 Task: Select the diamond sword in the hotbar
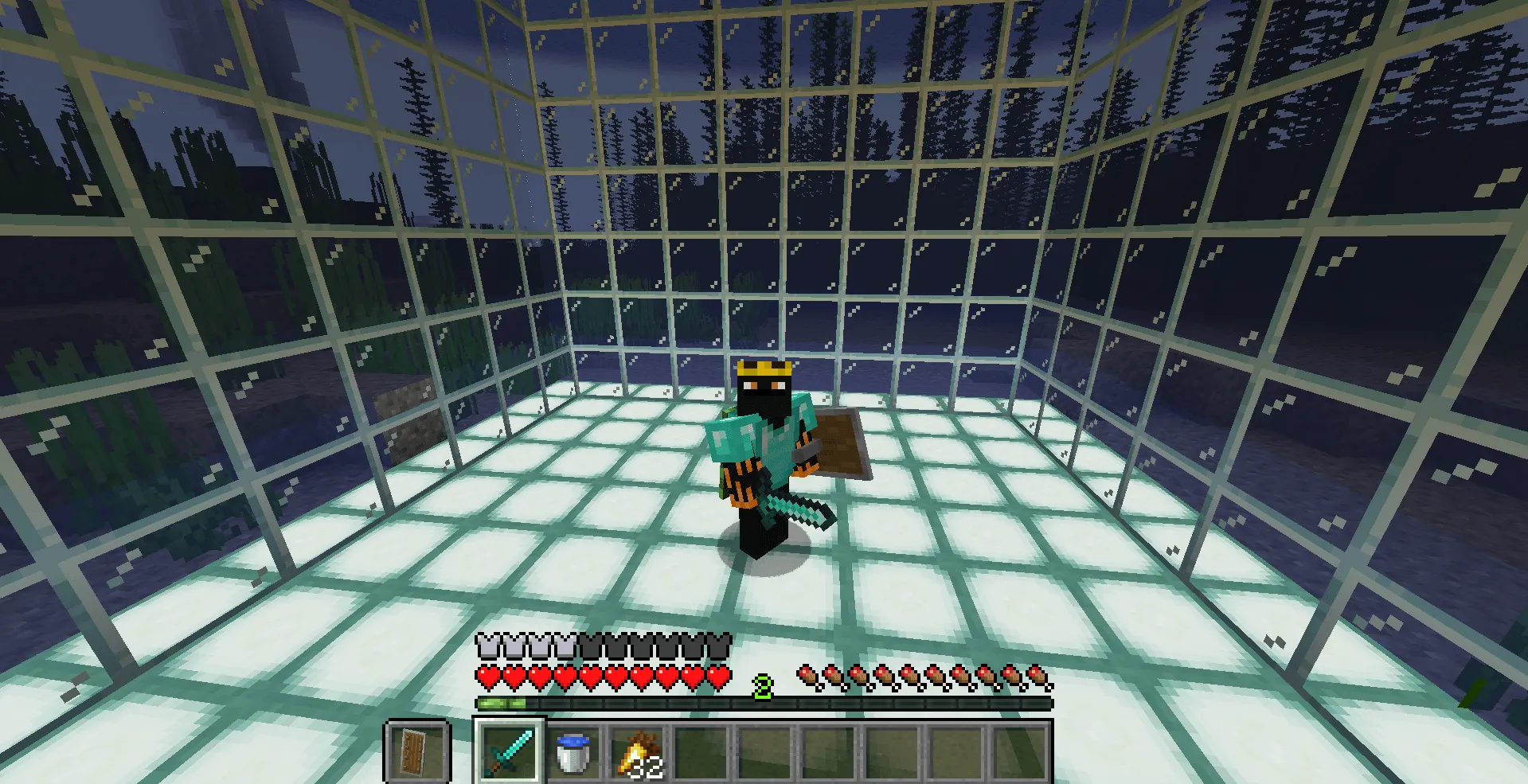click(x=508, y=751)
